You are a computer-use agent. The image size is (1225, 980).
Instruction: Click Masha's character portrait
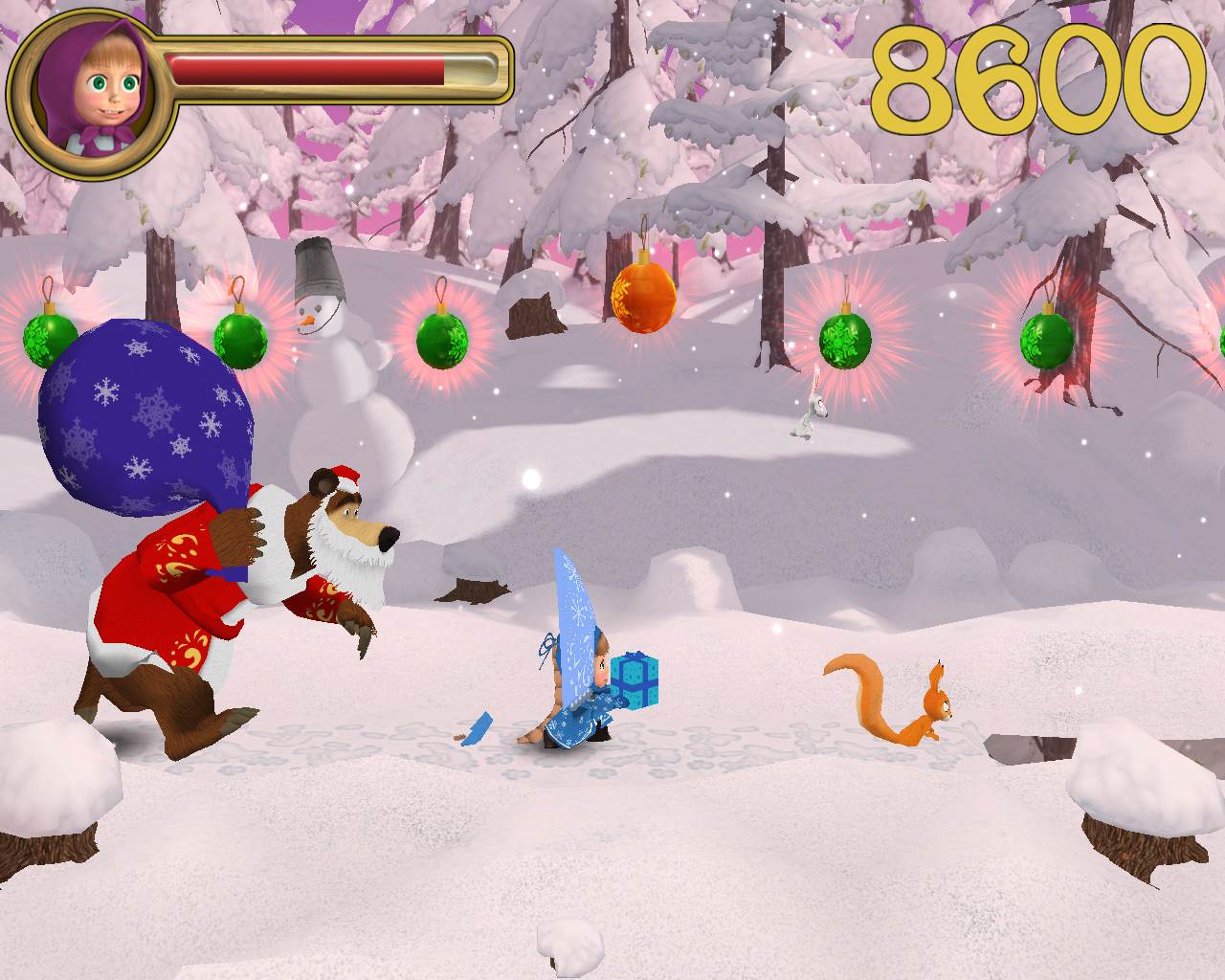pyautogui.click(x=91, y=94)
